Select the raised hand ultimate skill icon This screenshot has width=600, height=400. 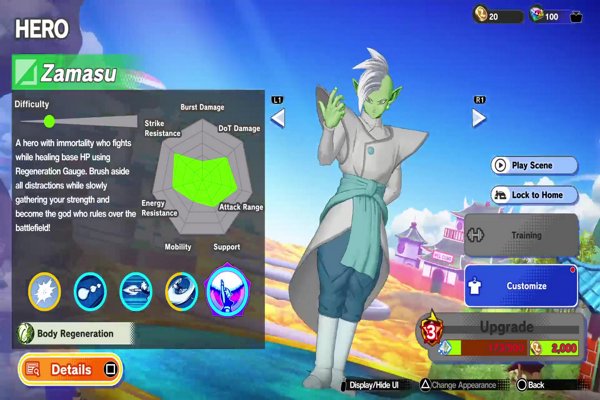tap(226, 290)
